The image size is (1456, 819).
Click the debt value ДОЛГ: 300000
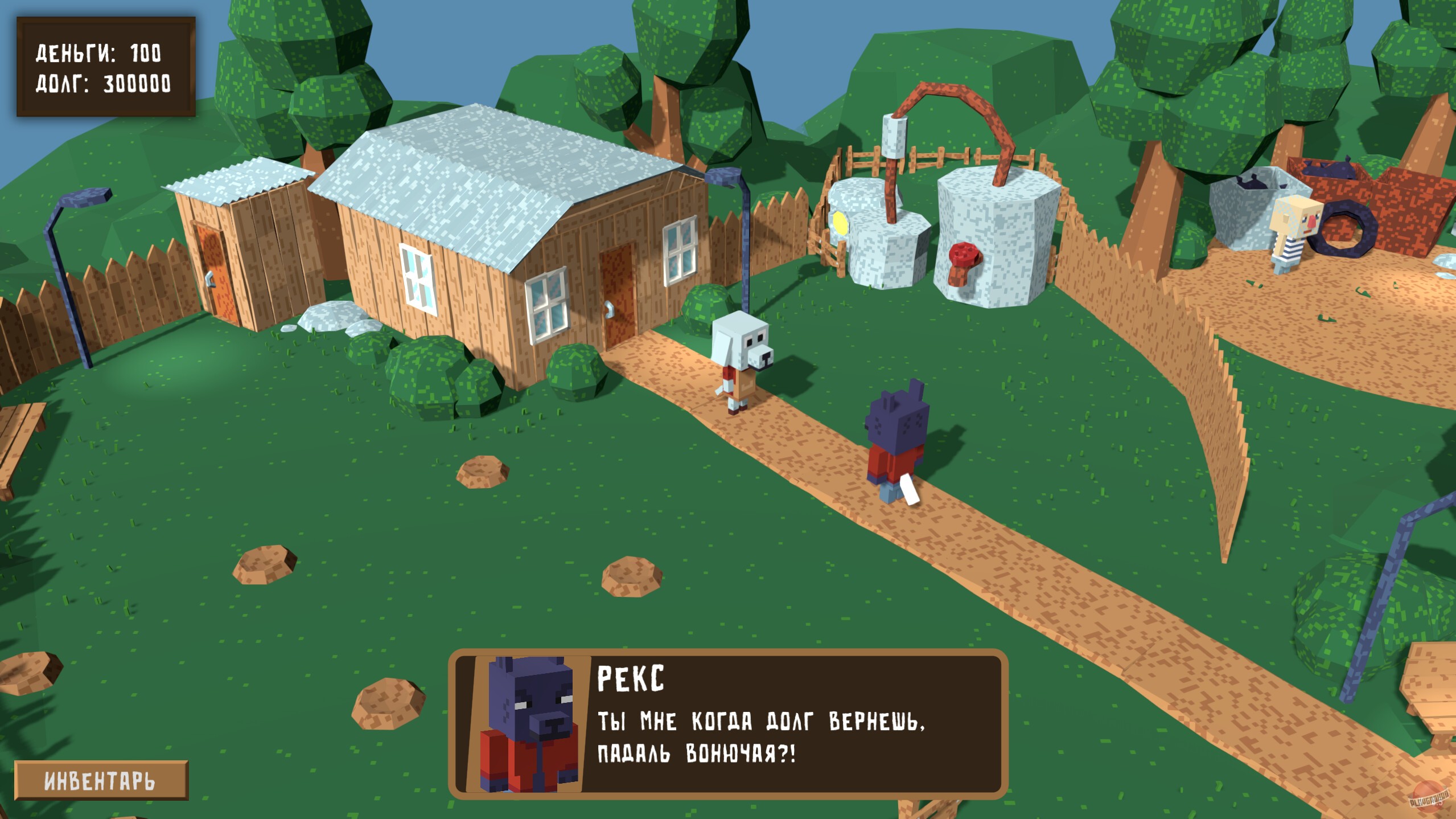coord(102,85)
